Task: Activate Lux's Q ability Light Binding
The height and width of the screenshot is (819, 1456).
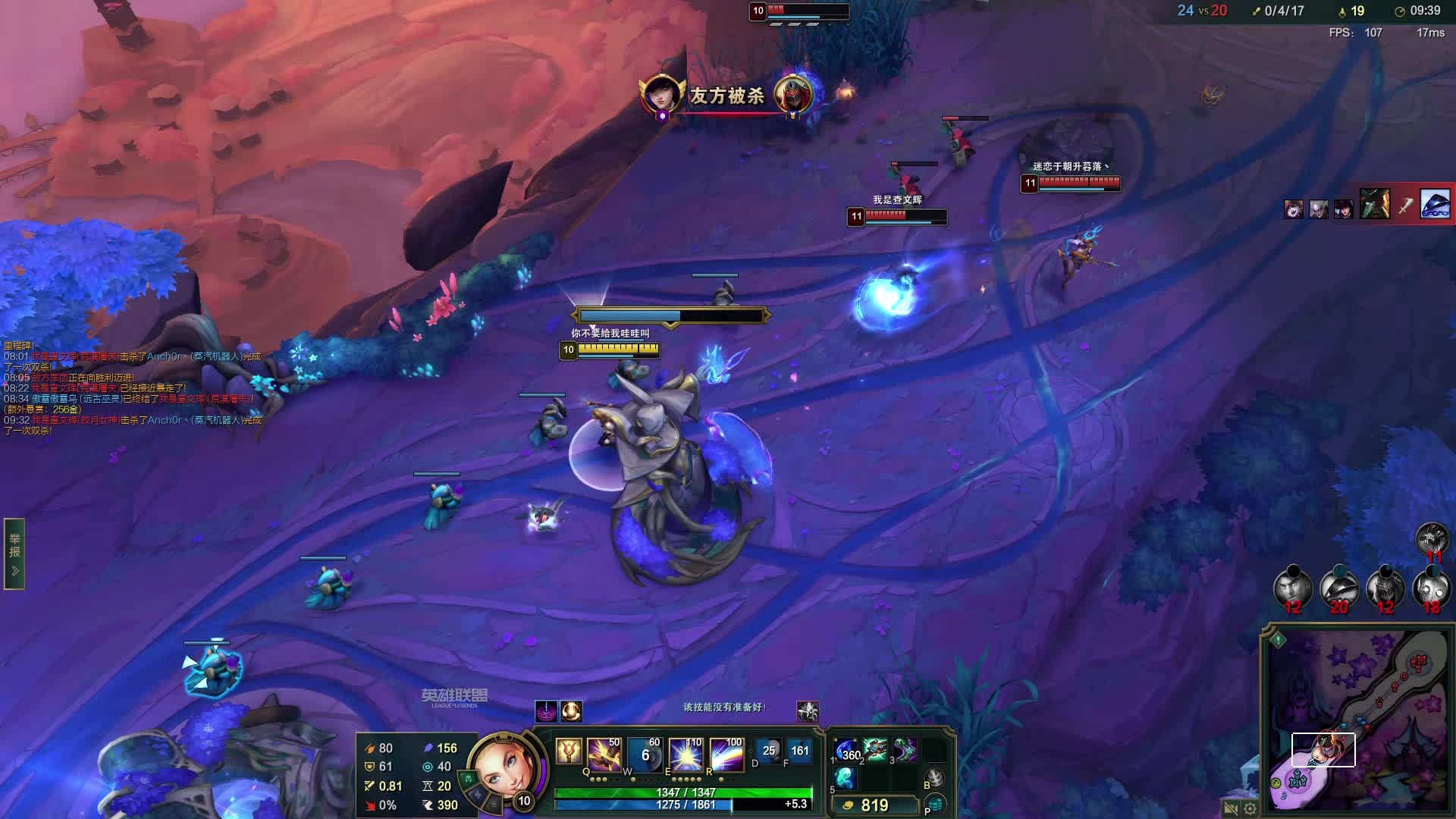Action: [x=604, y=755]
